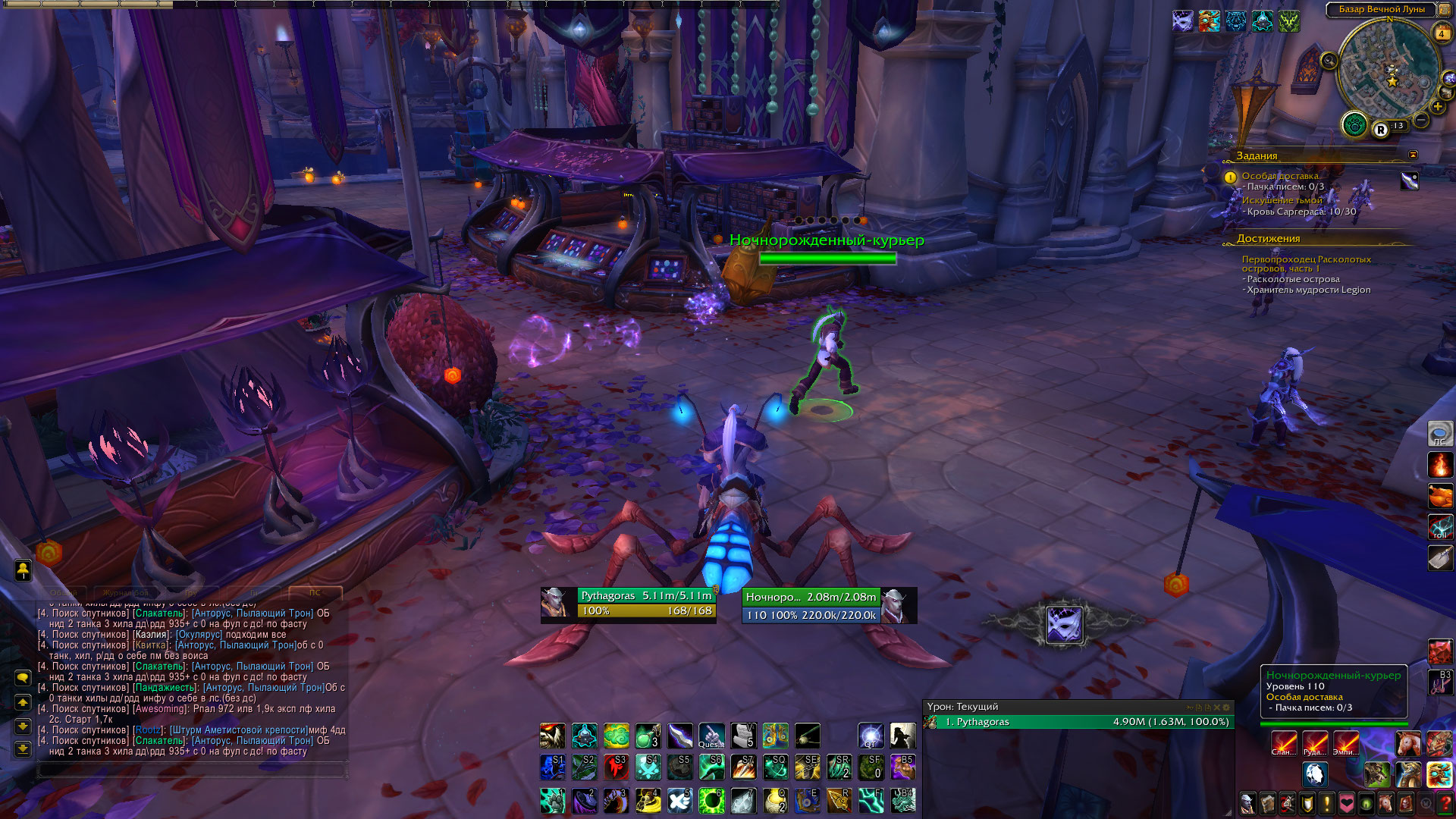Screen dimensions: 1456x819
Task: Activate the green healing potion with count 3
Action: tap(648, 736)
